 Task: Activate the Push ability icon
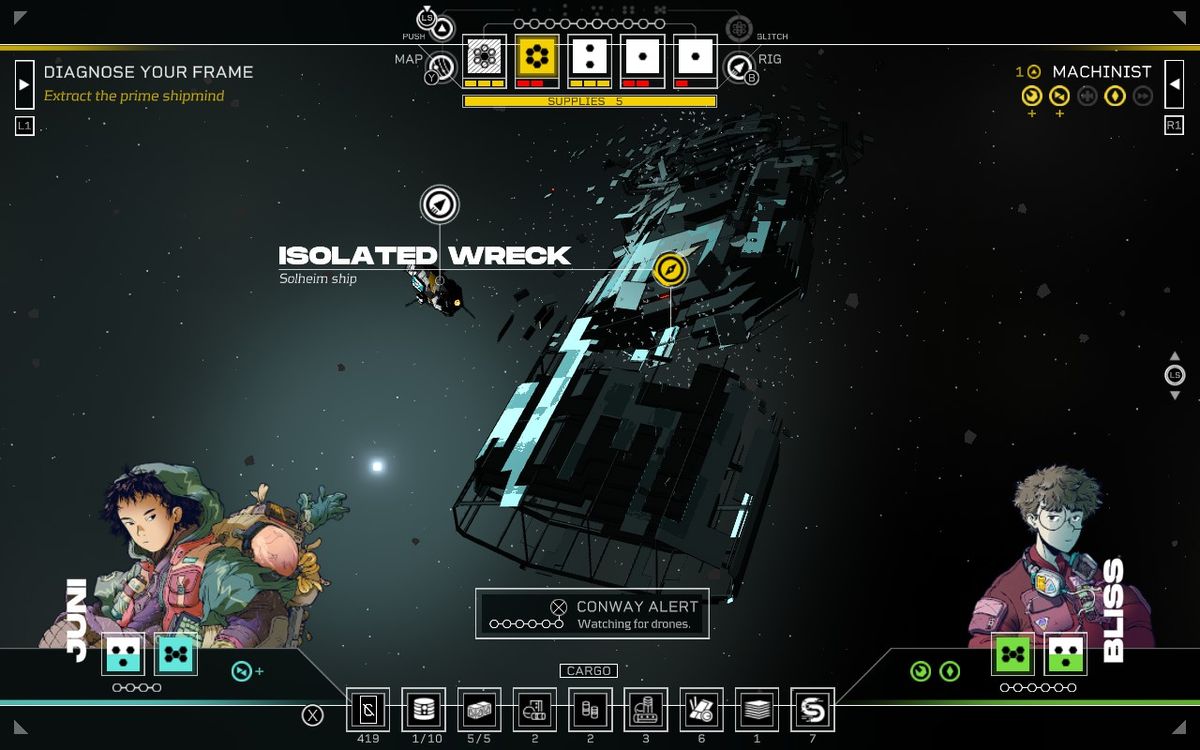coord(443,27)
